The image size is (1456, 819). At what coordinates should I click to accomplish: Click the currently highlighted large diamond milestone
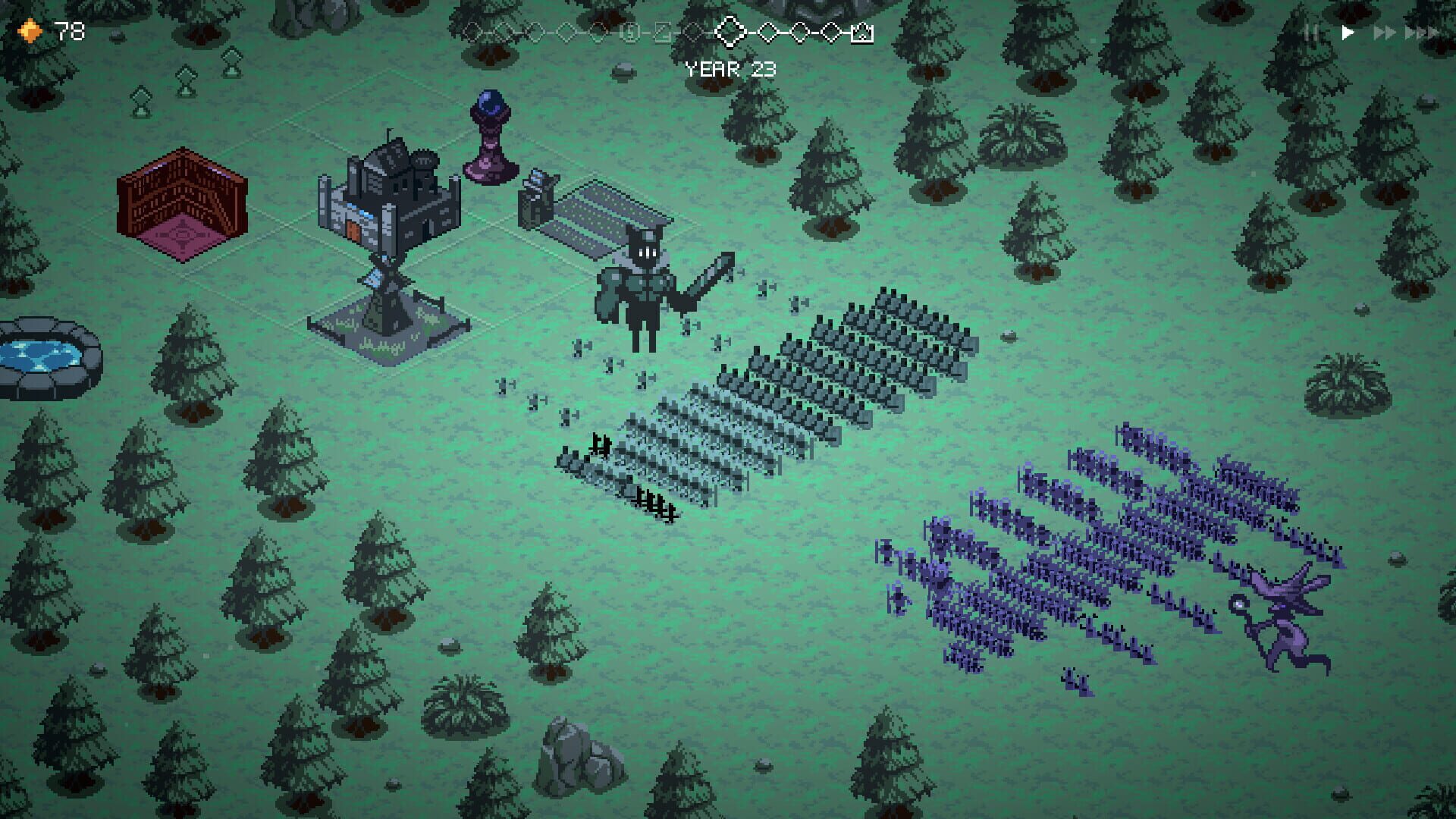pos(730,33)
